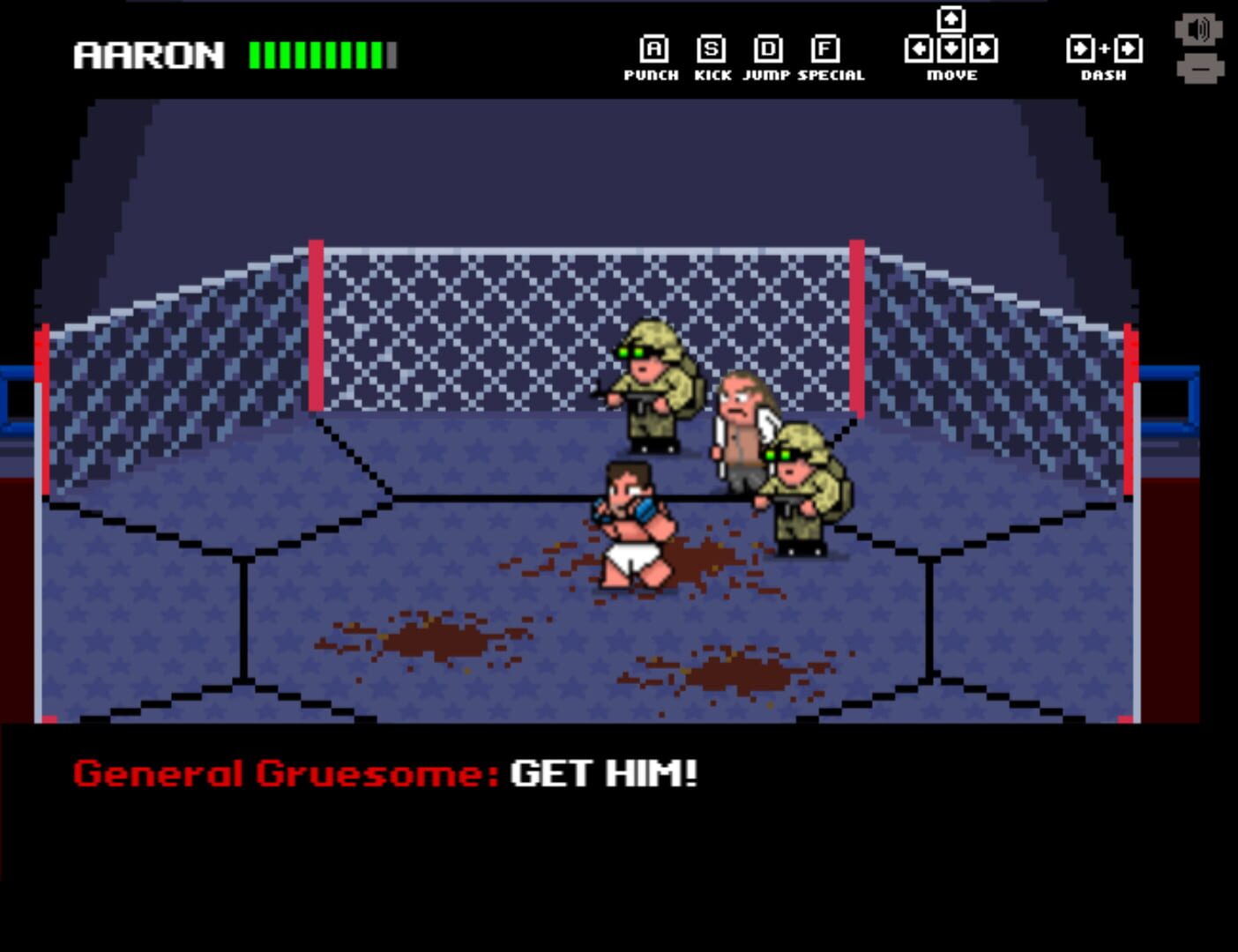Click the left arrow Move key icon
The height and width of the screenshot is (952, 1238).
point(918,50)
